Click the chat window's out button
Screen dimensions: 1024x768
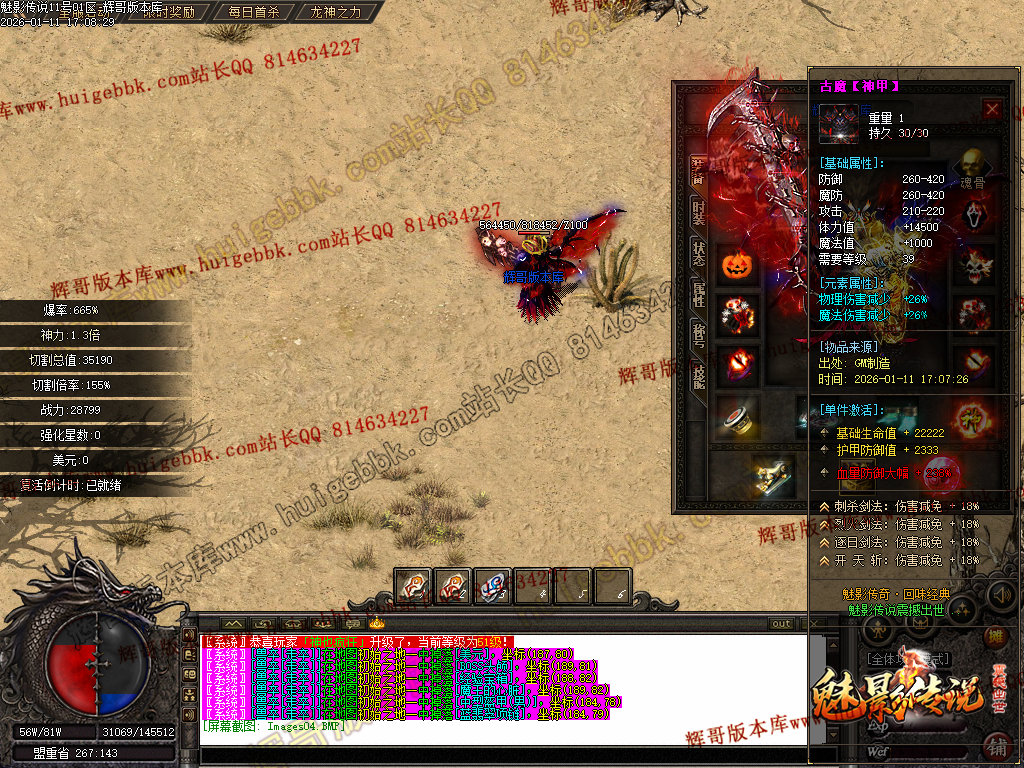pyautogui.click(x=782, y=624)
